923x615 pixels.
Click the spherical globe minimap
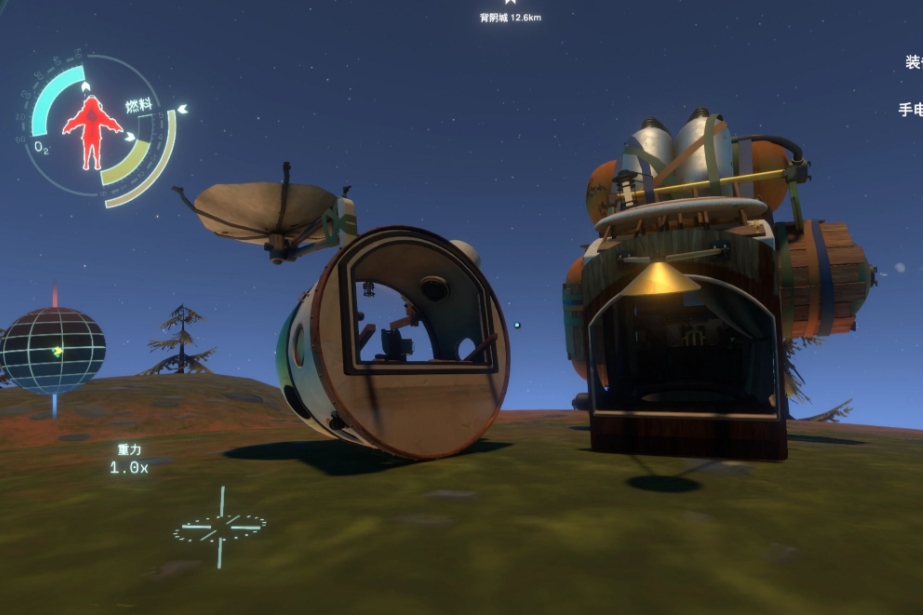coord(54,350)
